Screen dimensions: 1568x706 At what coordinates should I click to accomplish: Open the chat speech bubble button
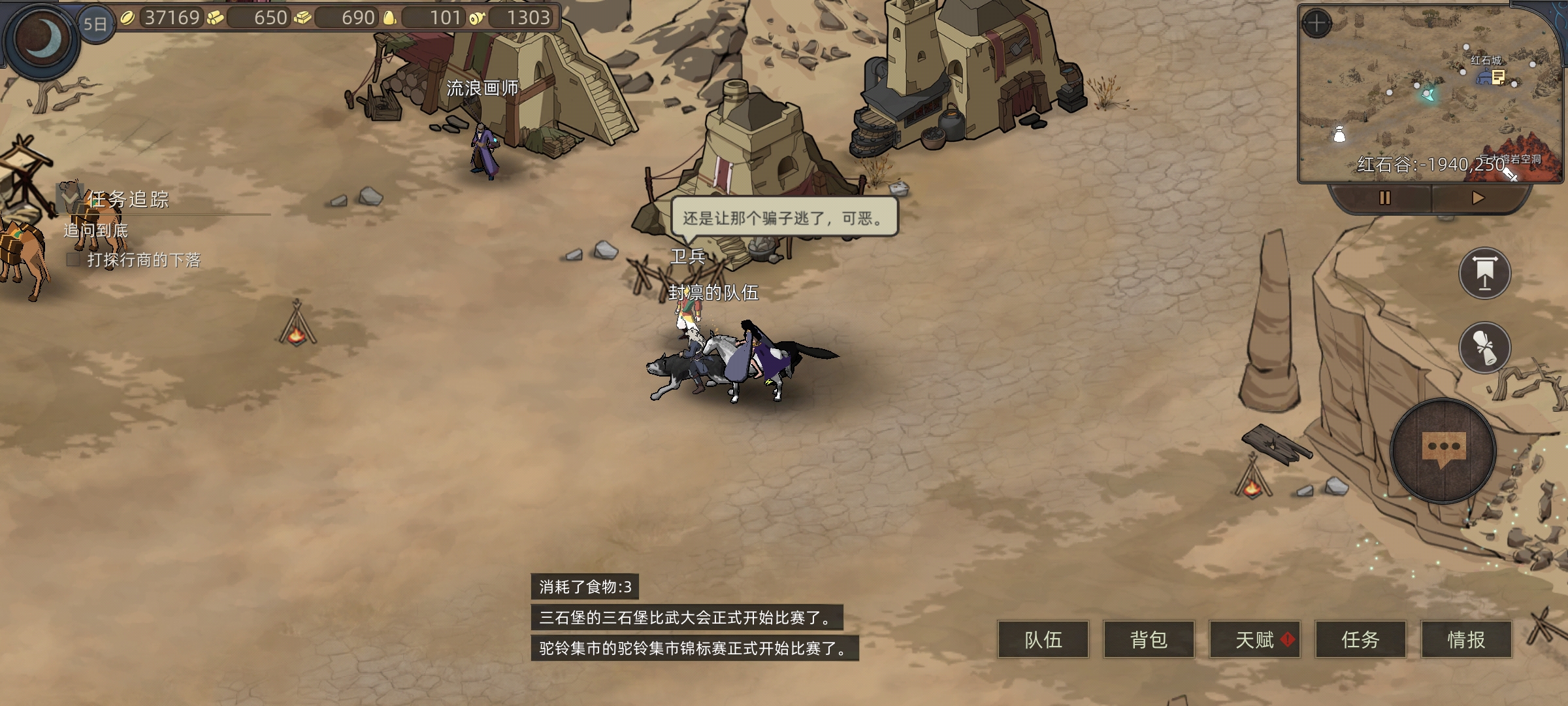[x=1443, y=450]
